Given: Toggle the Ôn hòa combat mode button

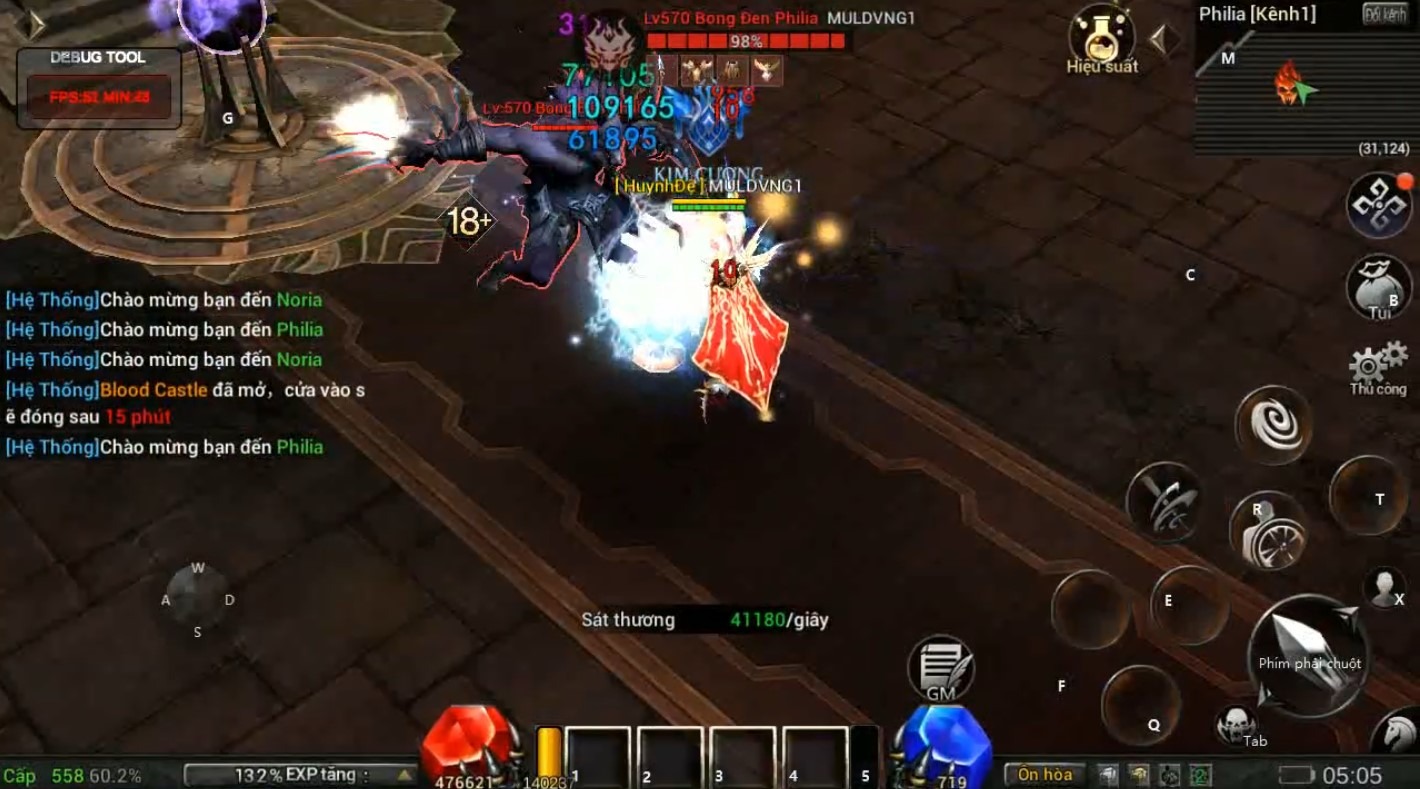Looking at the screenshot, I should tap(1044, 774).
